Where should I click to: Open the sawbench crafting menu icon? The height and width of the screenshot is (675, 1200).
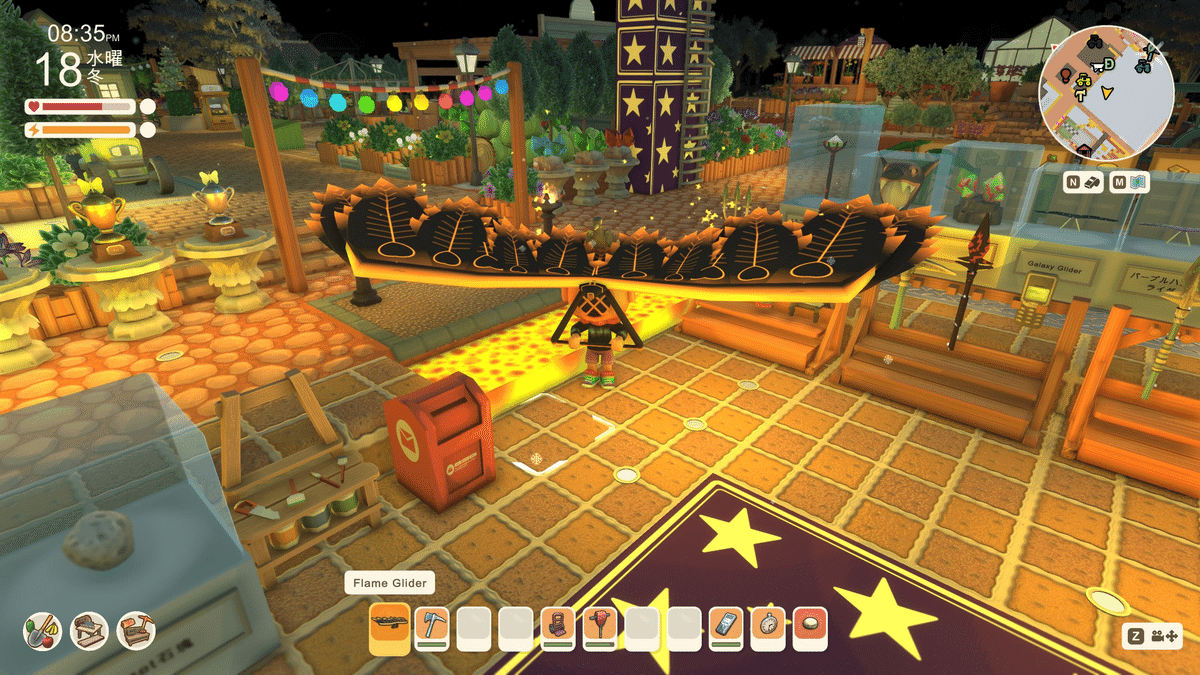pos(90,630)
